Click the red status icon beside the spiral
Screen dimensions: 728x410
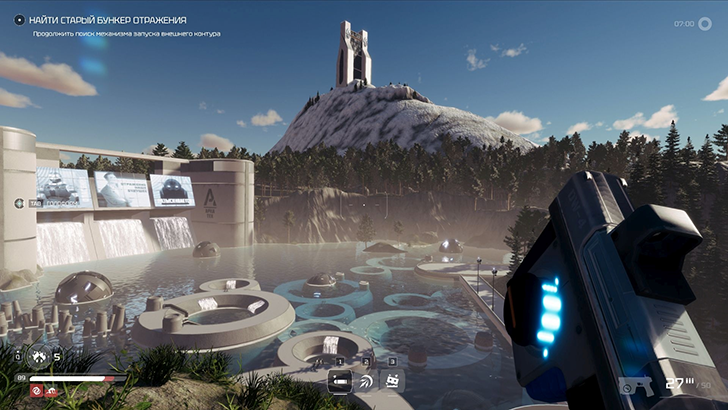51,392
